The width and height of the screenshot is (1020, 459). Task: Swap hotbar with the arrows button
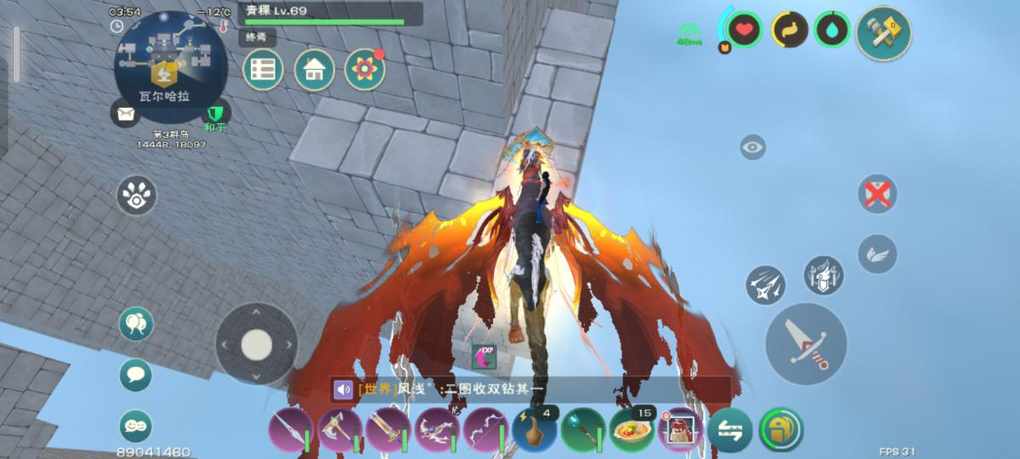point(729,430)
